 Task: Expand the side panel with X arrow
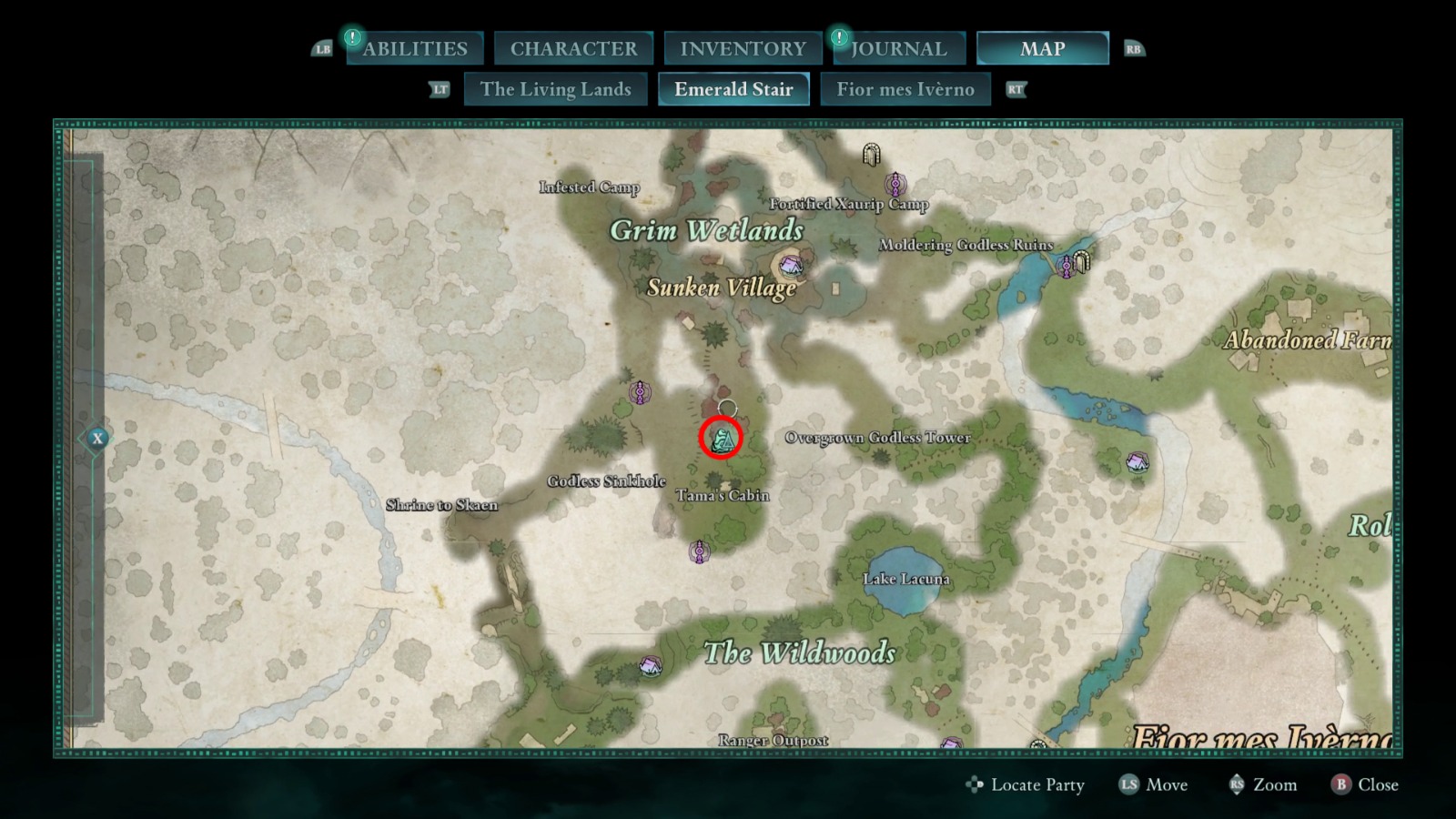97,439
